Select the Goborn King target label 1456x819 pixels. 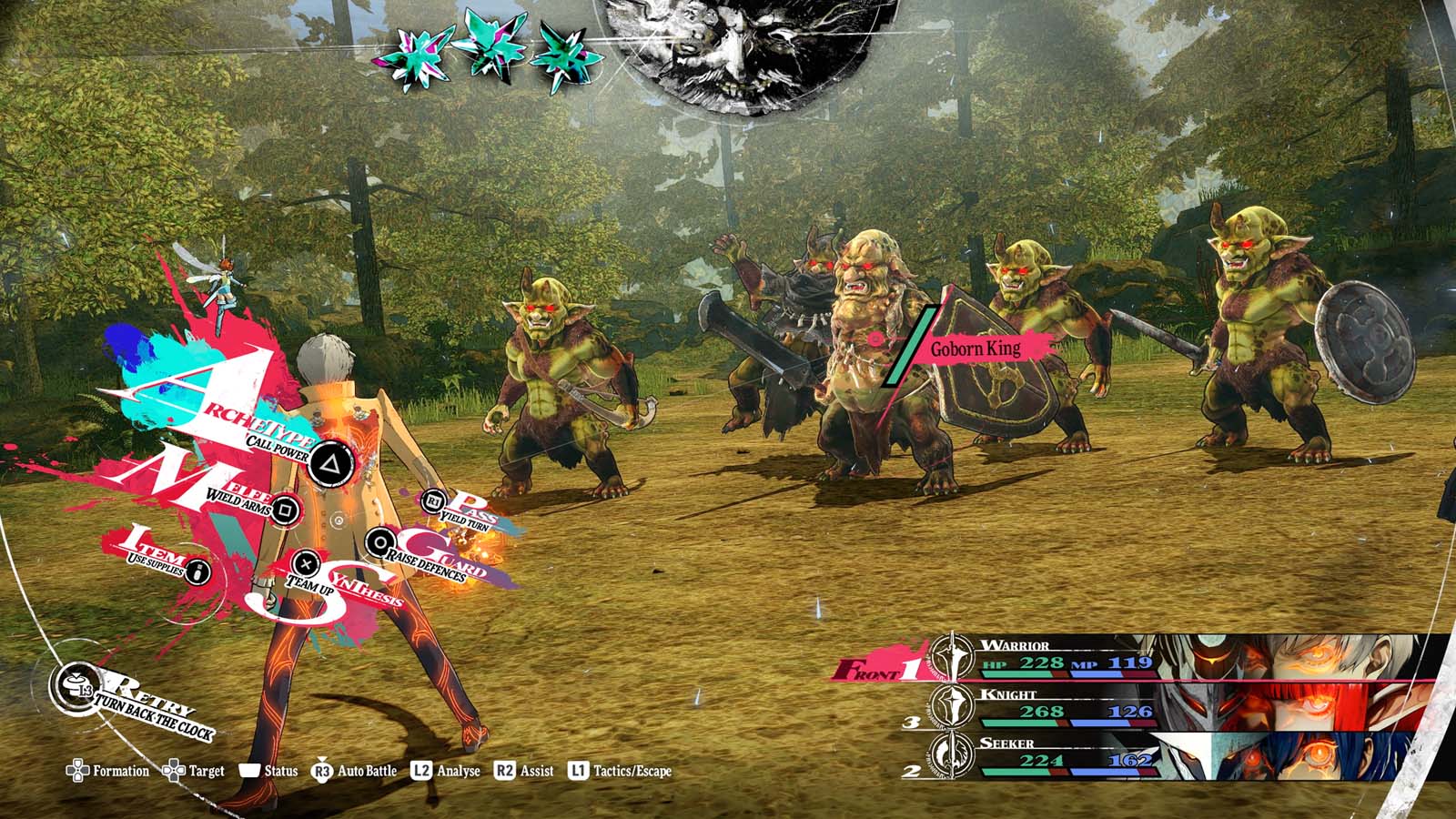[975, 348]
